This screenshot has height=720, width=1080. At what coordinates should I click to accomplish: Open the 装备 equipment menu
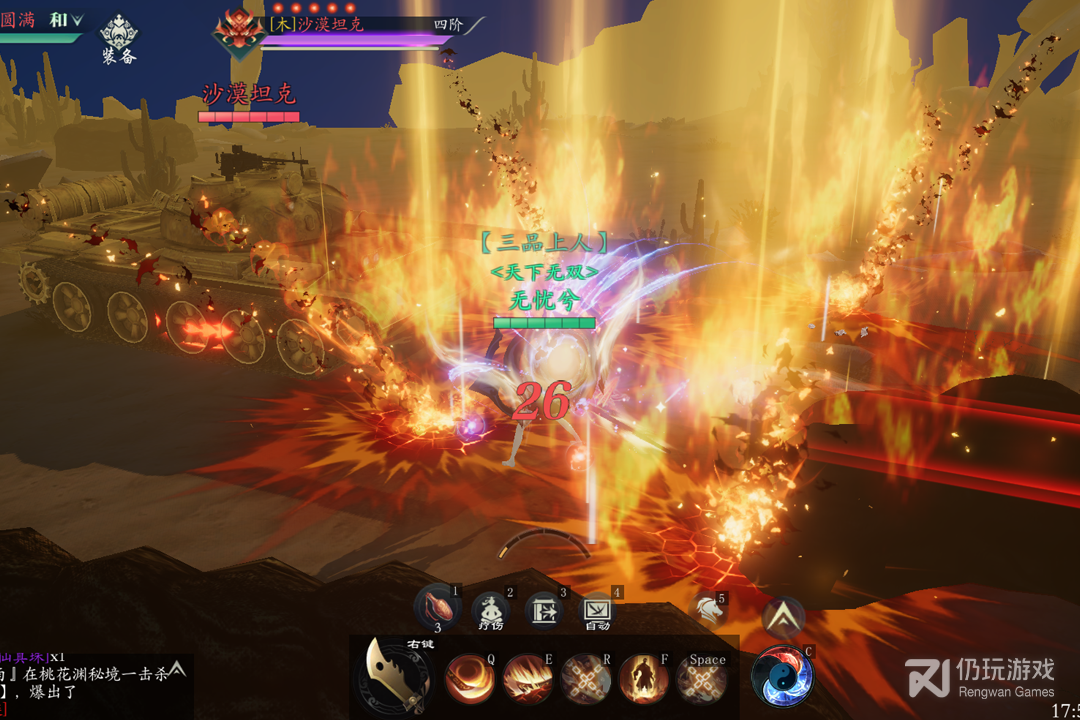coord(119,37)
